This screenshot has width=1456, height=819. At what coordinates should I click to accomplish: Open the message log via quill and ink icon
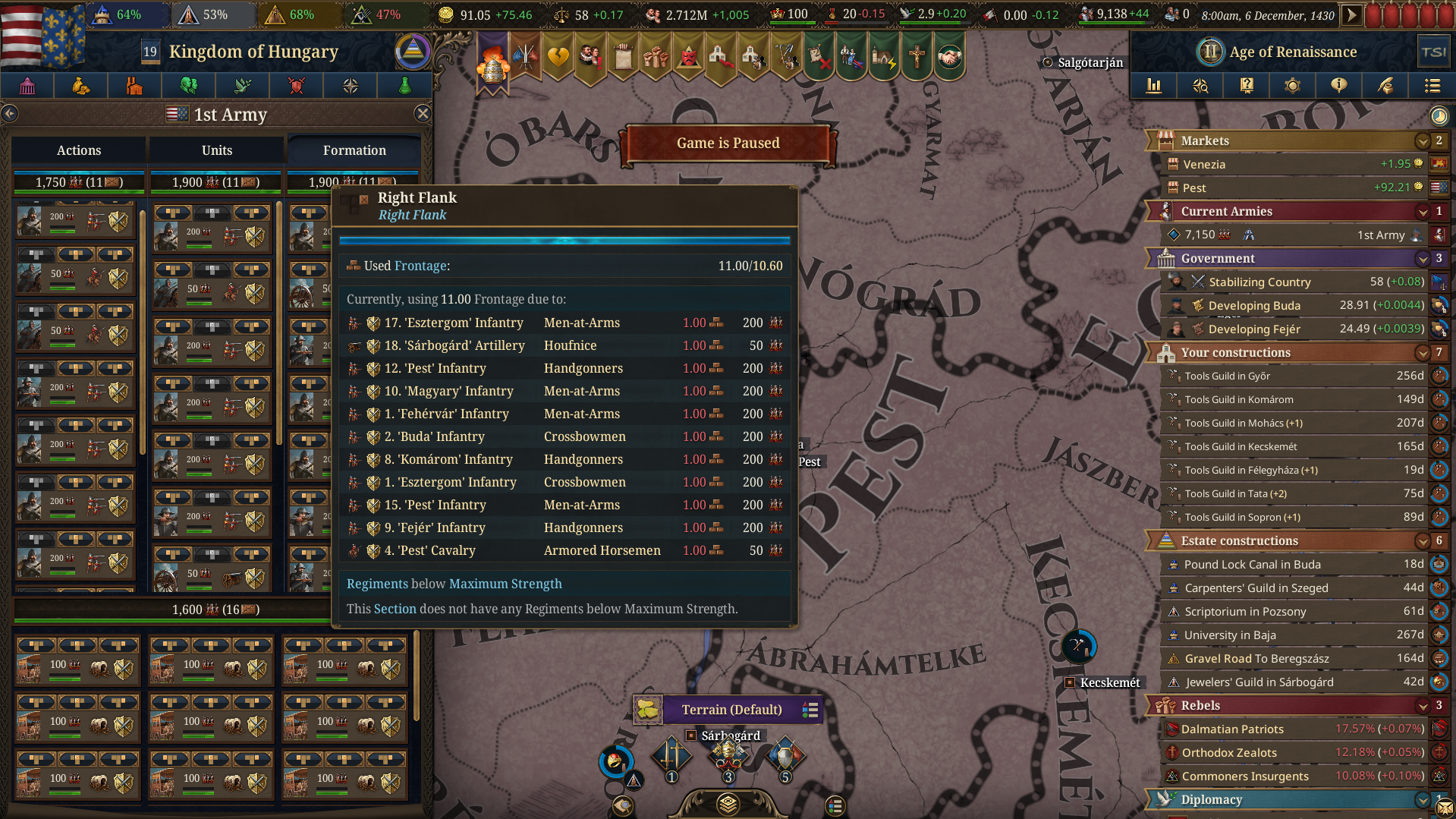[1385, 86]
